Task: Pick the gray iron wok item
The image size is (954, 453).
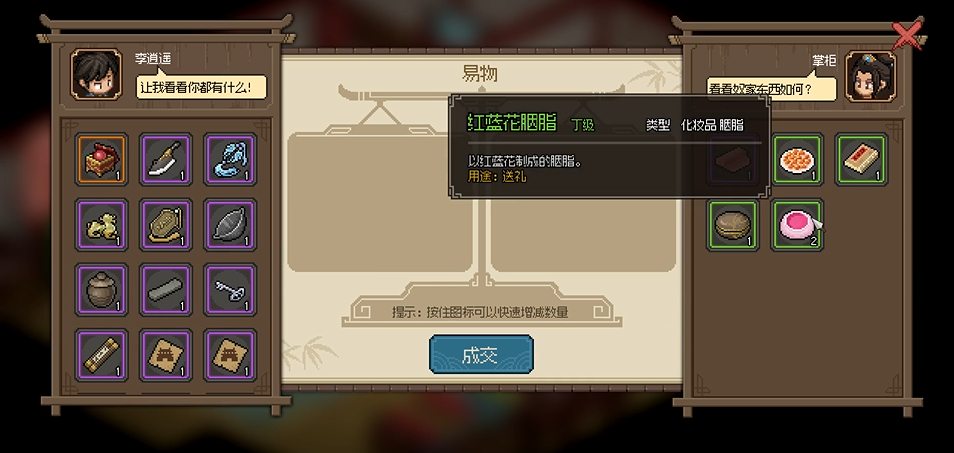Action: tap(230, 224)
